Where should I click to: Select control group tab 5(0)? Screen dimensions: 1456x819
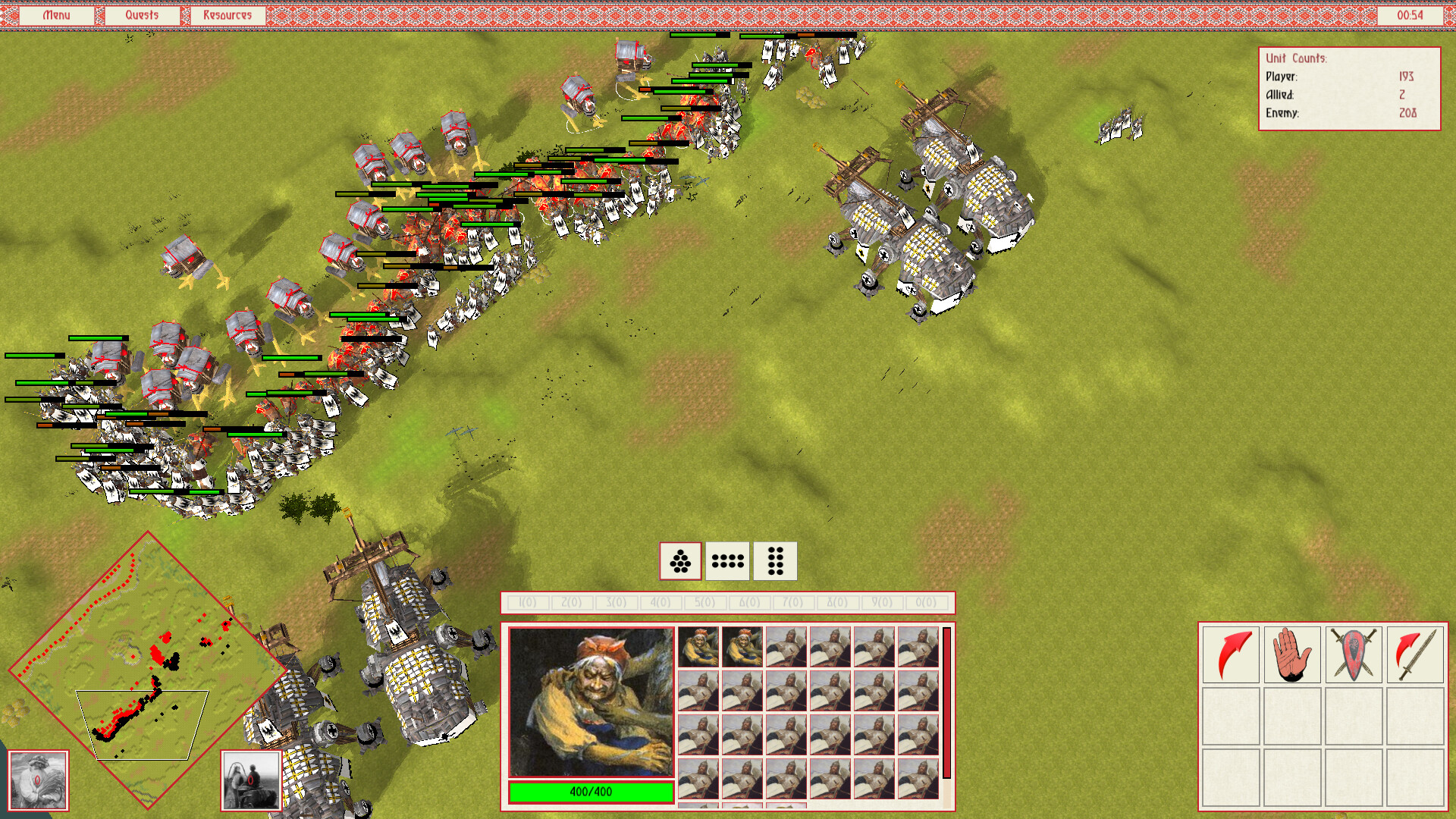[x=704, y=602]
